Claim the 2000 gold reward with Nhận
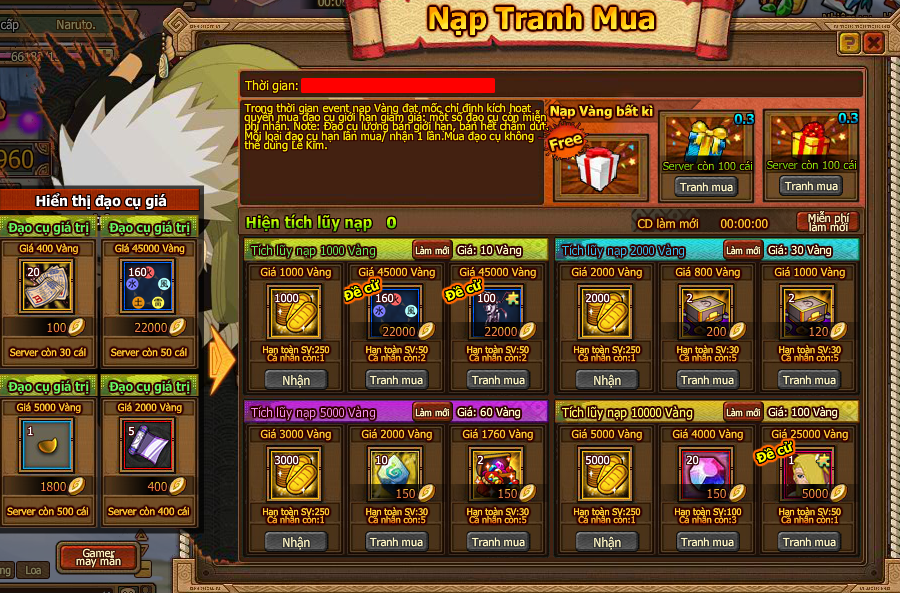Image resolution: width=900 pixels, height=593 pixels. [x=607, y=380]
